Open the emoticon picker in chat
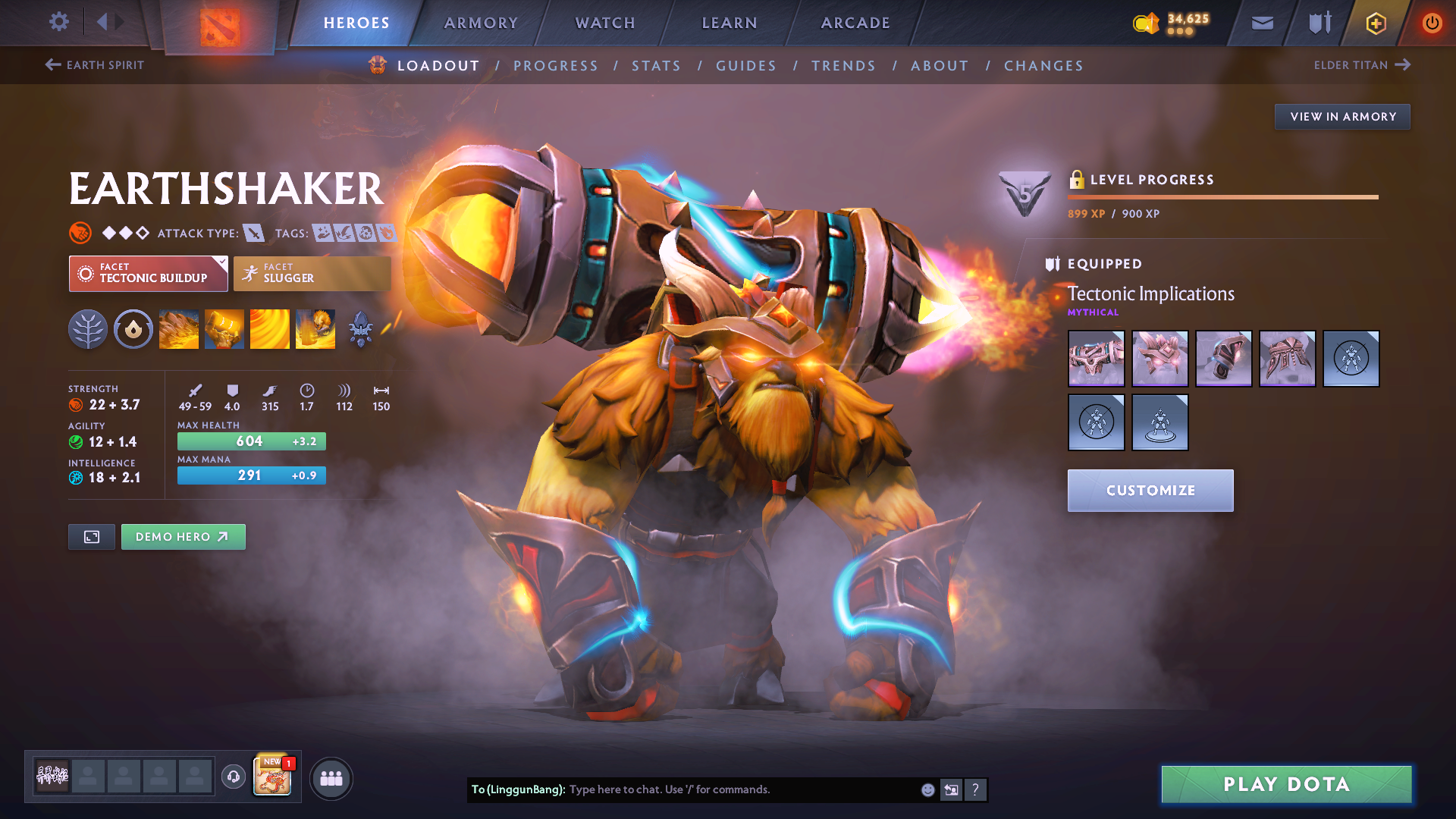 tap(927, 789)
